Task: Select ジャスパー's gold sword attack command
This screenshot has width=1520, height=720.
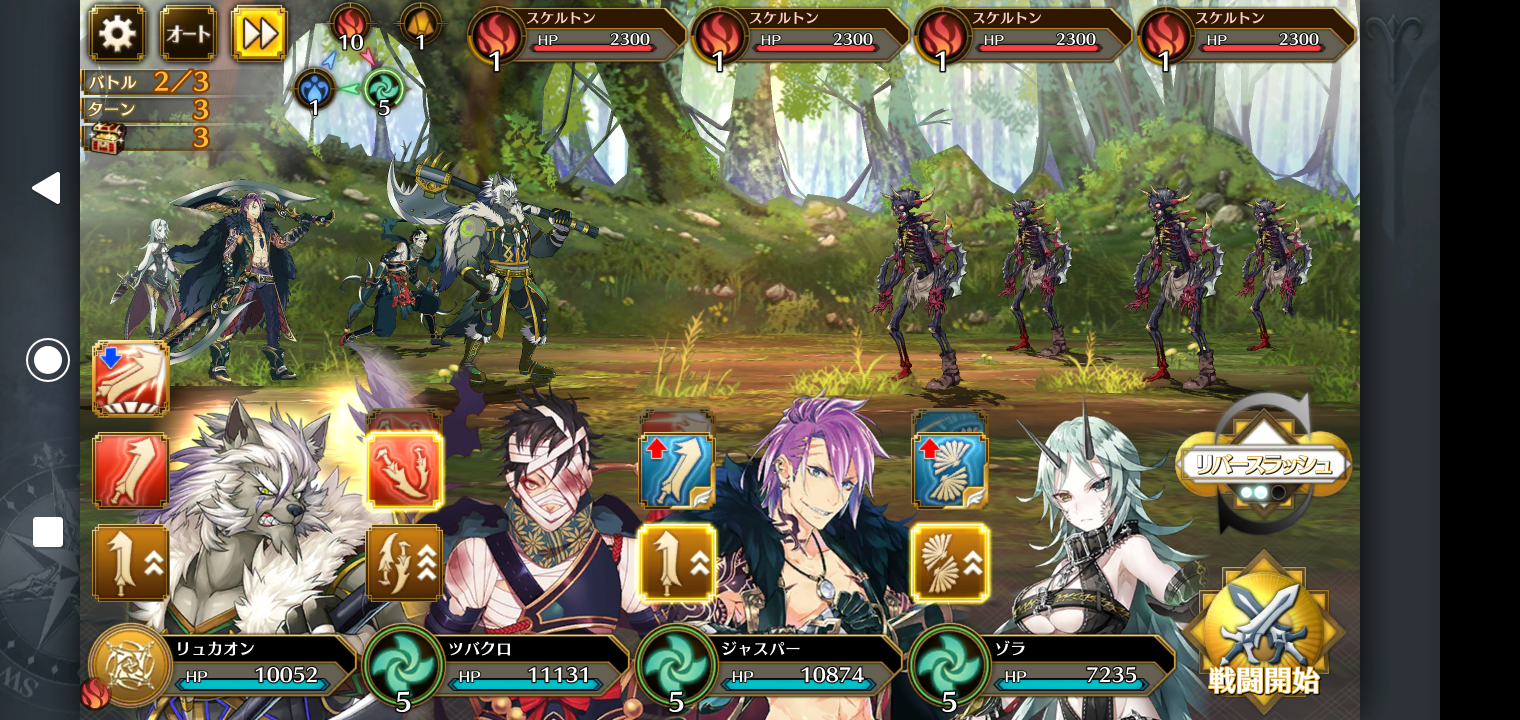Action: pos(677,563)
